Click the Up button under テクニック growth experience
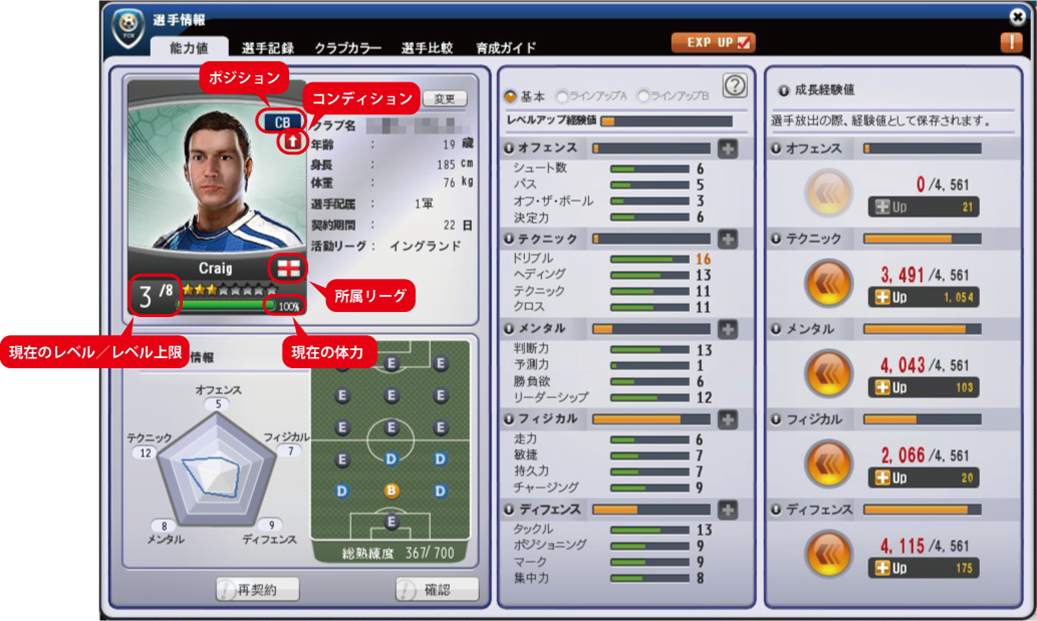 click(923, 297)
